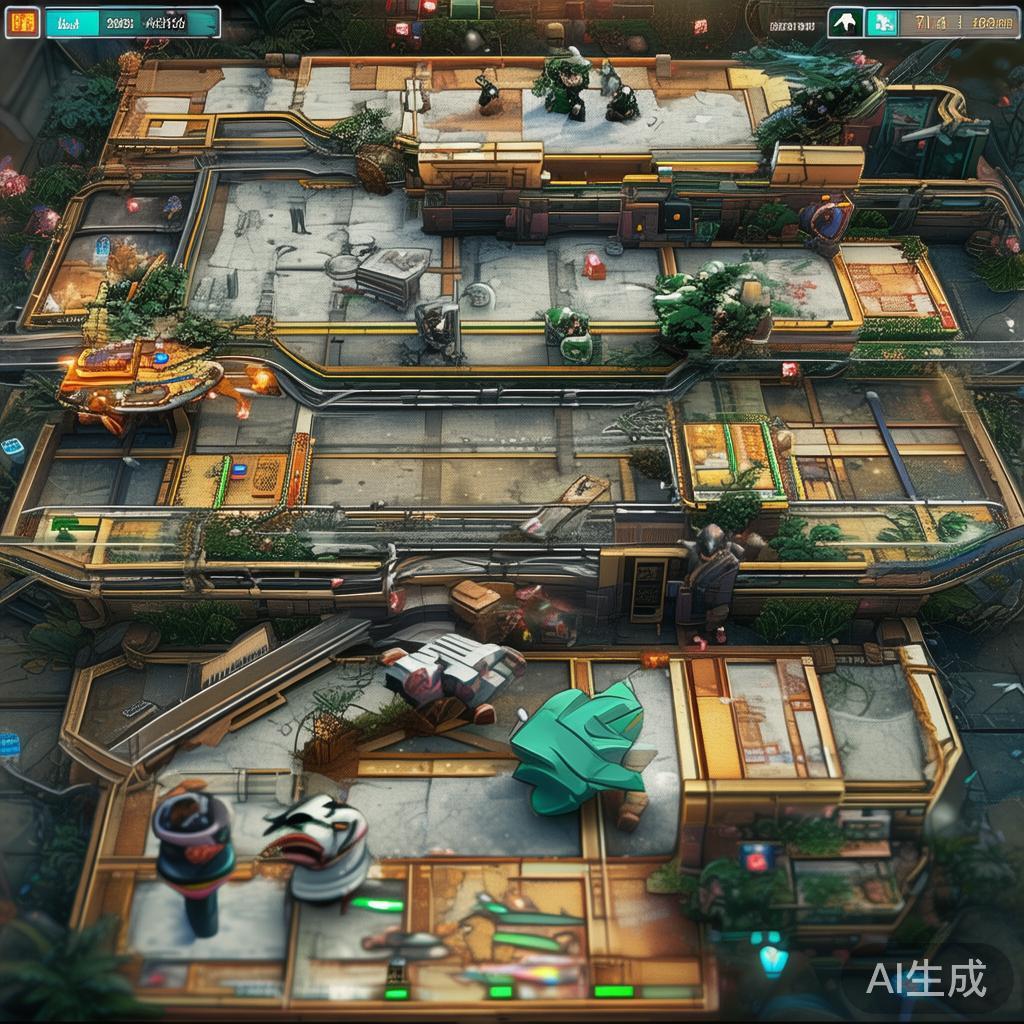Screen dimensions: 1024x1024
Task: Click the orange icon in the top-left corner
Action: point(22,22)
